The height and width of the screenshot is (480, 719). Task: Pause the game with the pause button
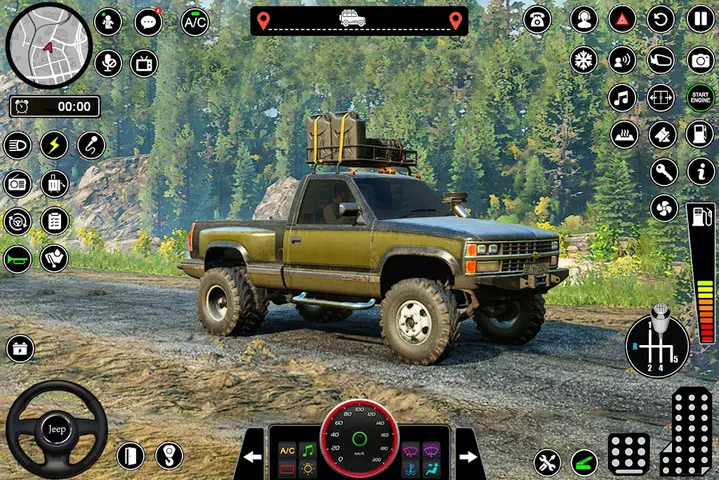coord(700,19)
